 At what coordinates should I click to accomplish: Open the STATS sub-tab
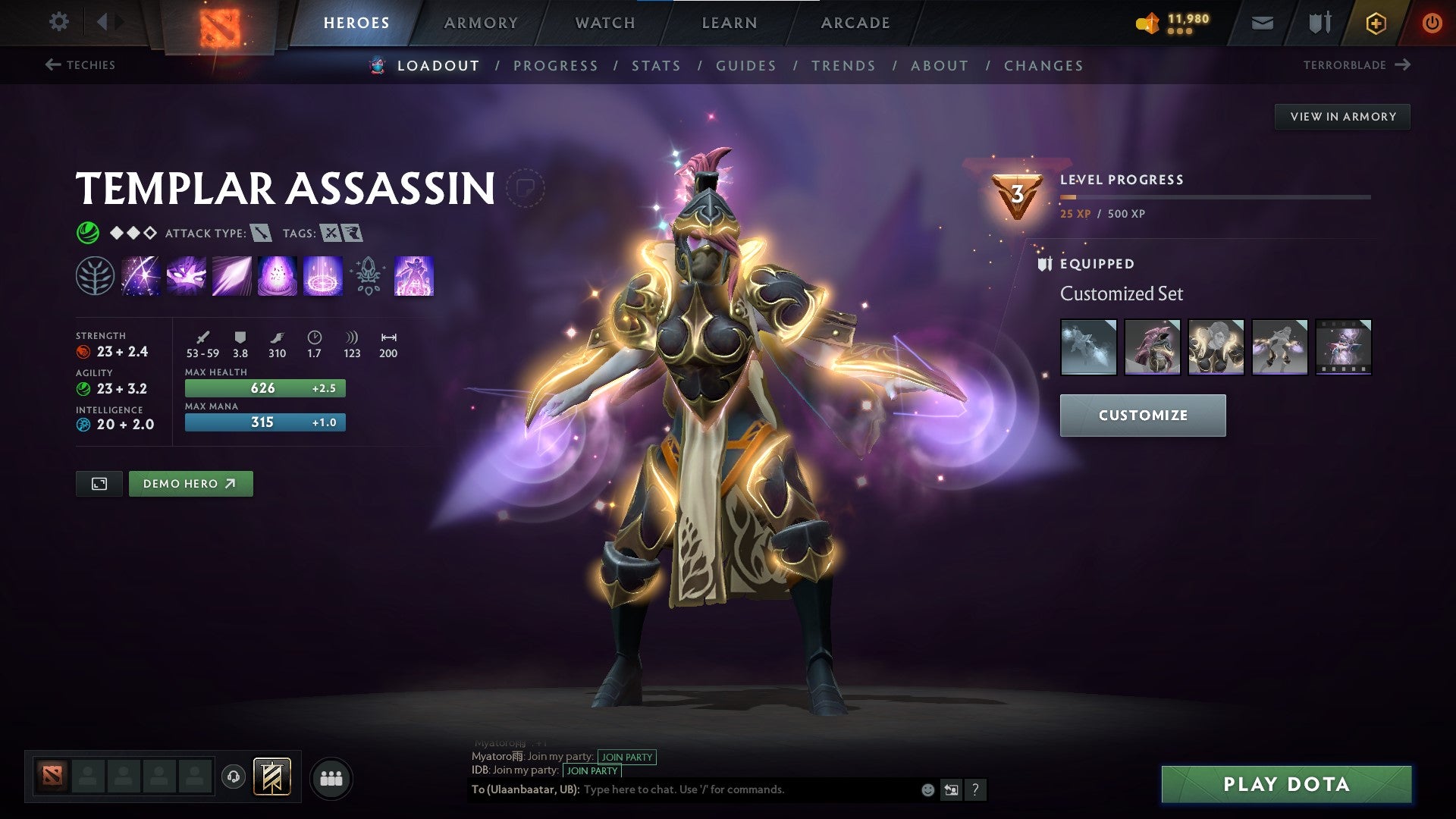pyautogui.click(x=657, y=66)
